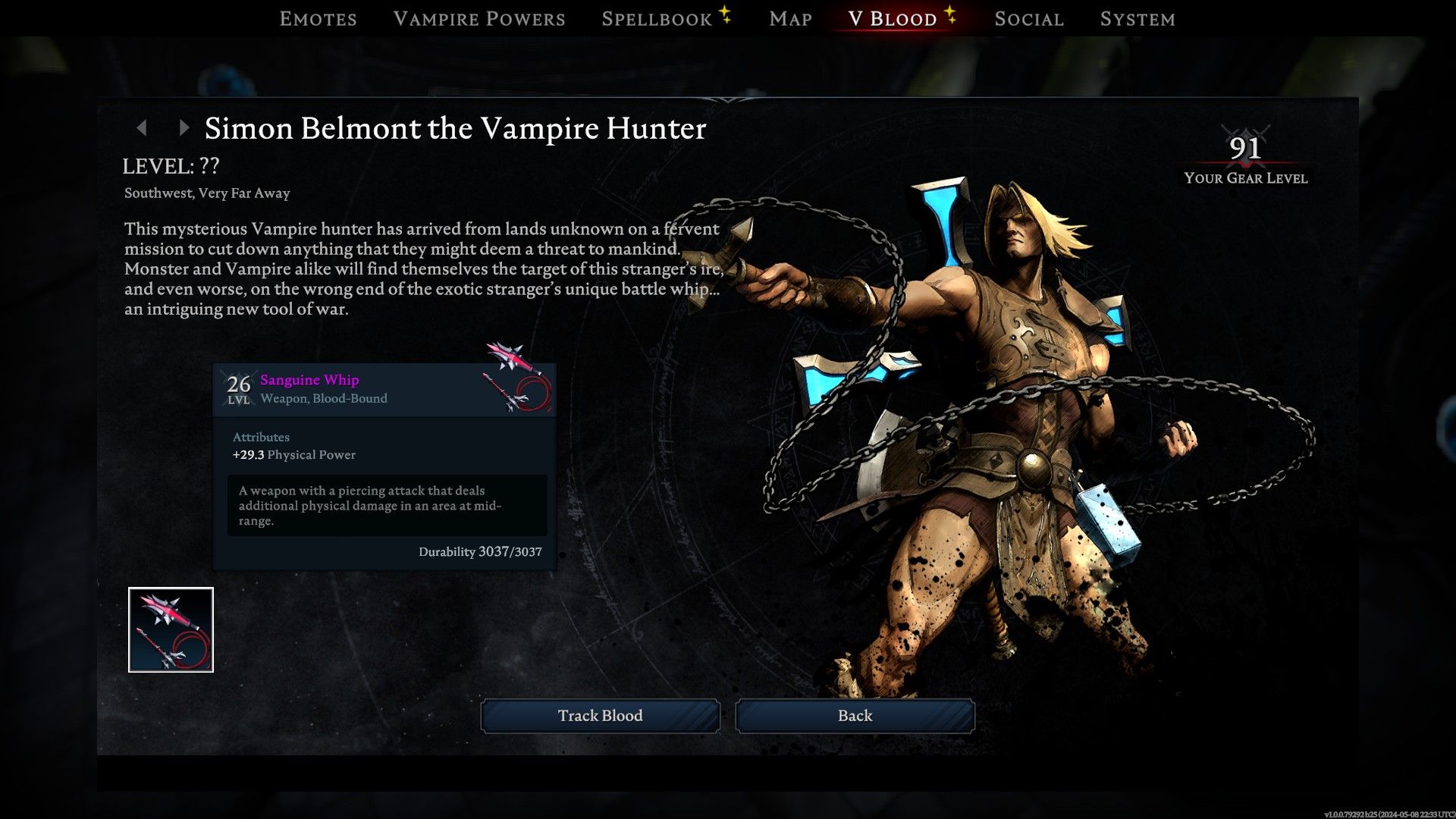
Task: Select the Emotes menu icon
Action: click(318, 18)
